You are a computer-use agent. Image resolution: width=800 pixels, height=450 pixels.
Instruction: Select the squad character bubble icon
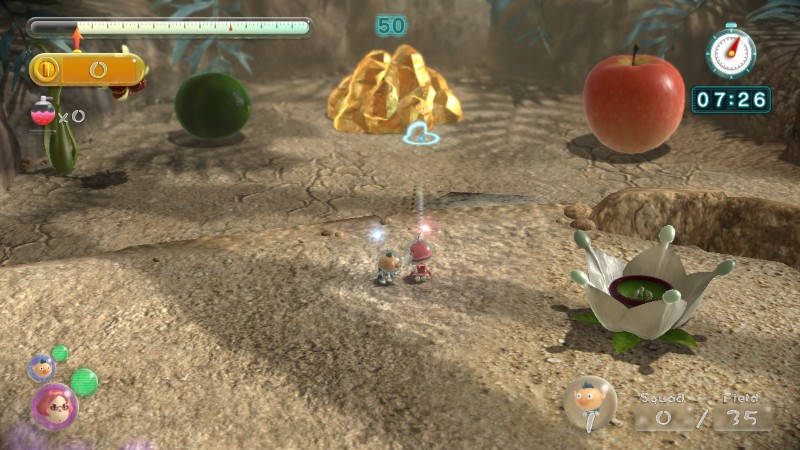(590, 402)
